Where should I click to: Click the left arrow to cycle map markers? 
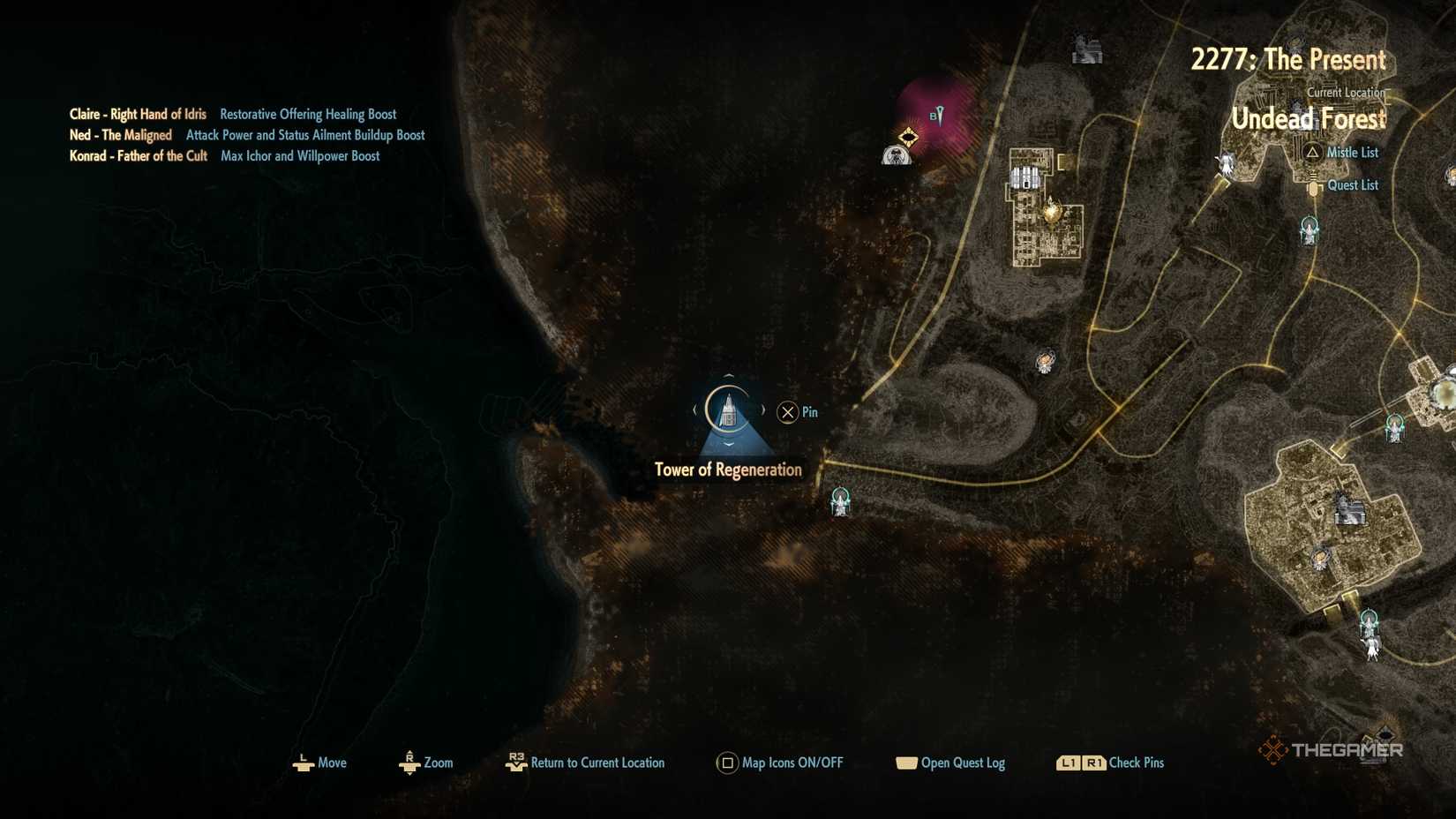(694, 409)
